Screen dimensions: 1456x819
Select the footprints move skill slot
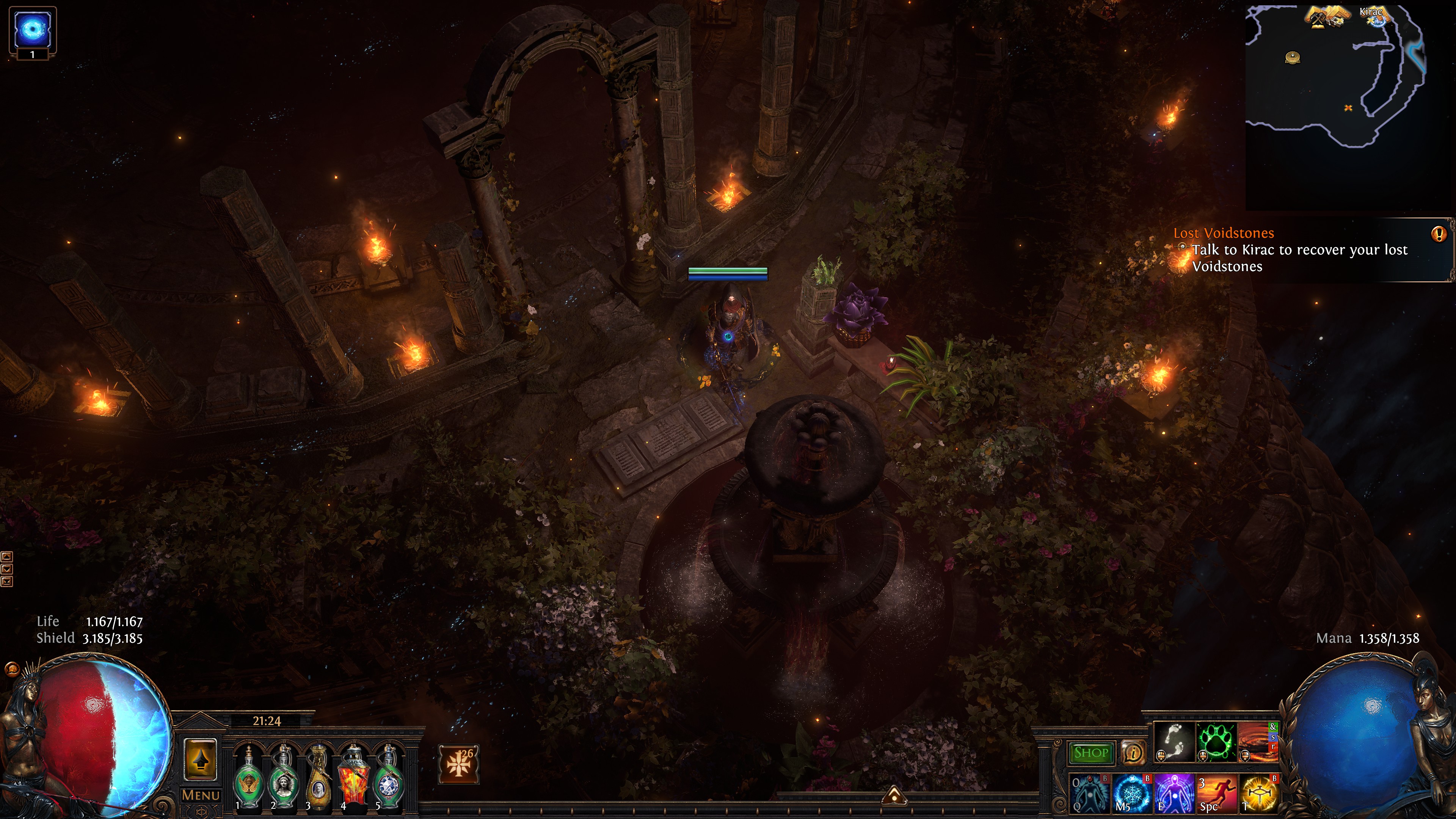pyautogui.click(x=1174, y=741)
